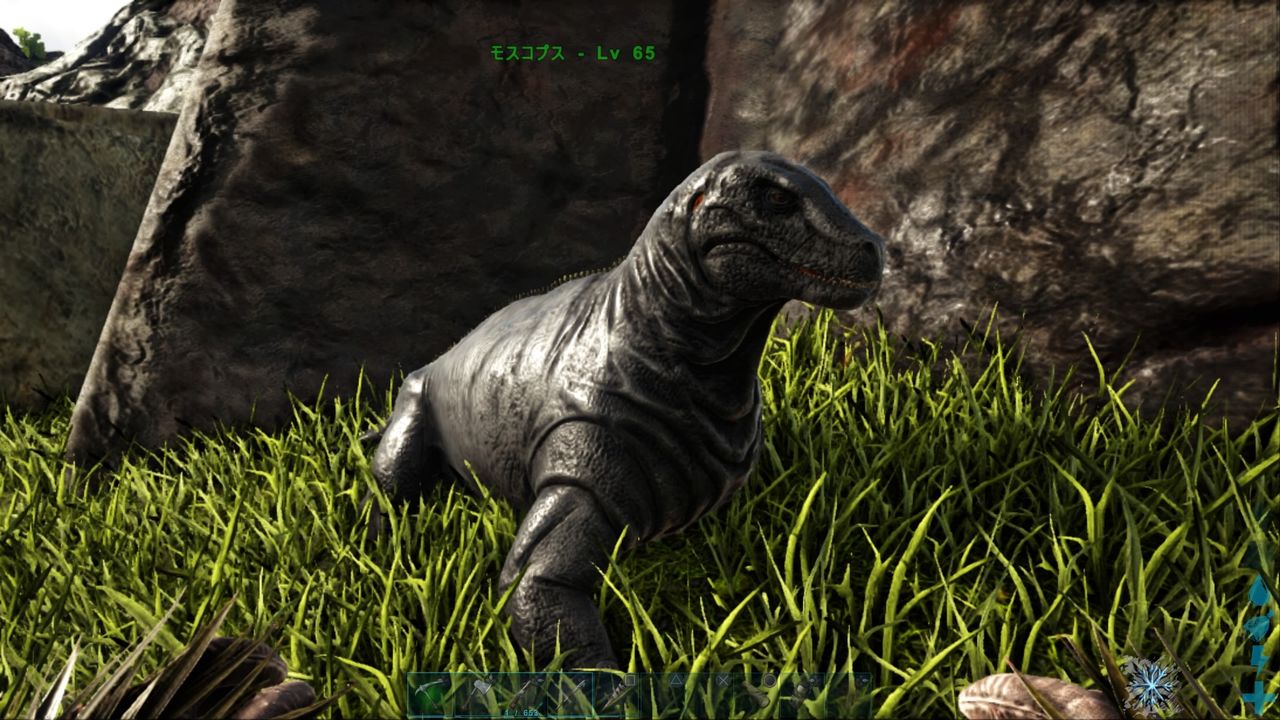Screen dimensions: 1280x720
Task: Click the triangle button prompt slot
Action: (676, 682)
